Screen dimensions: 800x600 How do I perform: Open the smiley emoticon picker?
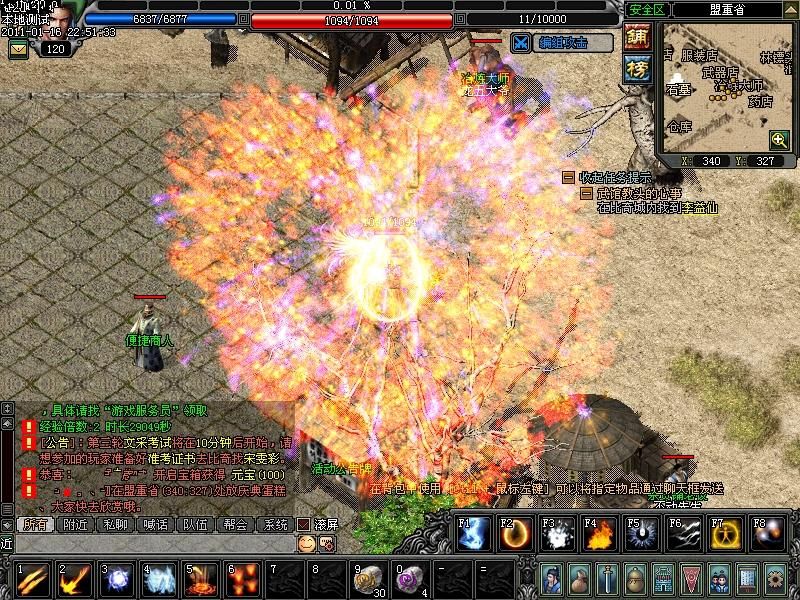point(306,543)
